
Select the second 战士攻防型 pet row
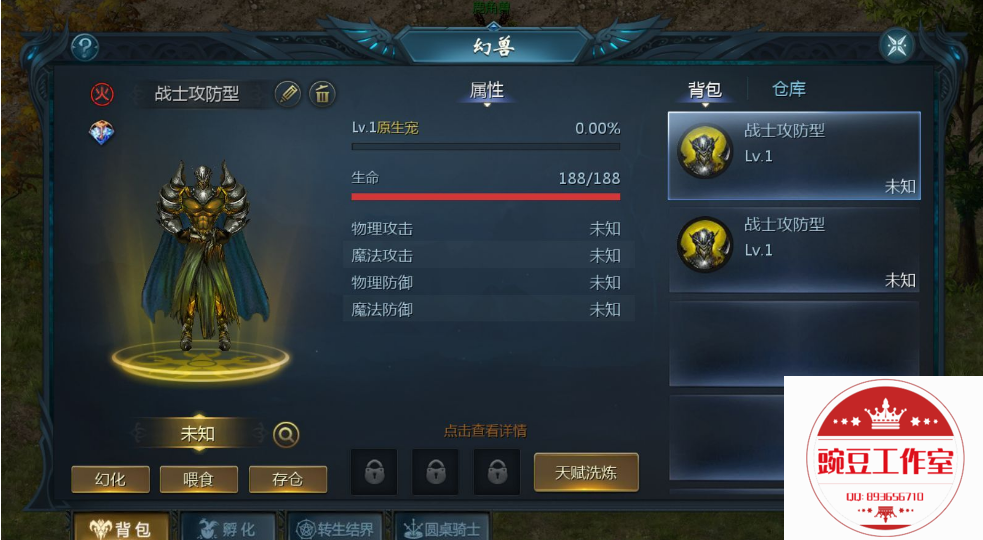click(x=794, y=248)
